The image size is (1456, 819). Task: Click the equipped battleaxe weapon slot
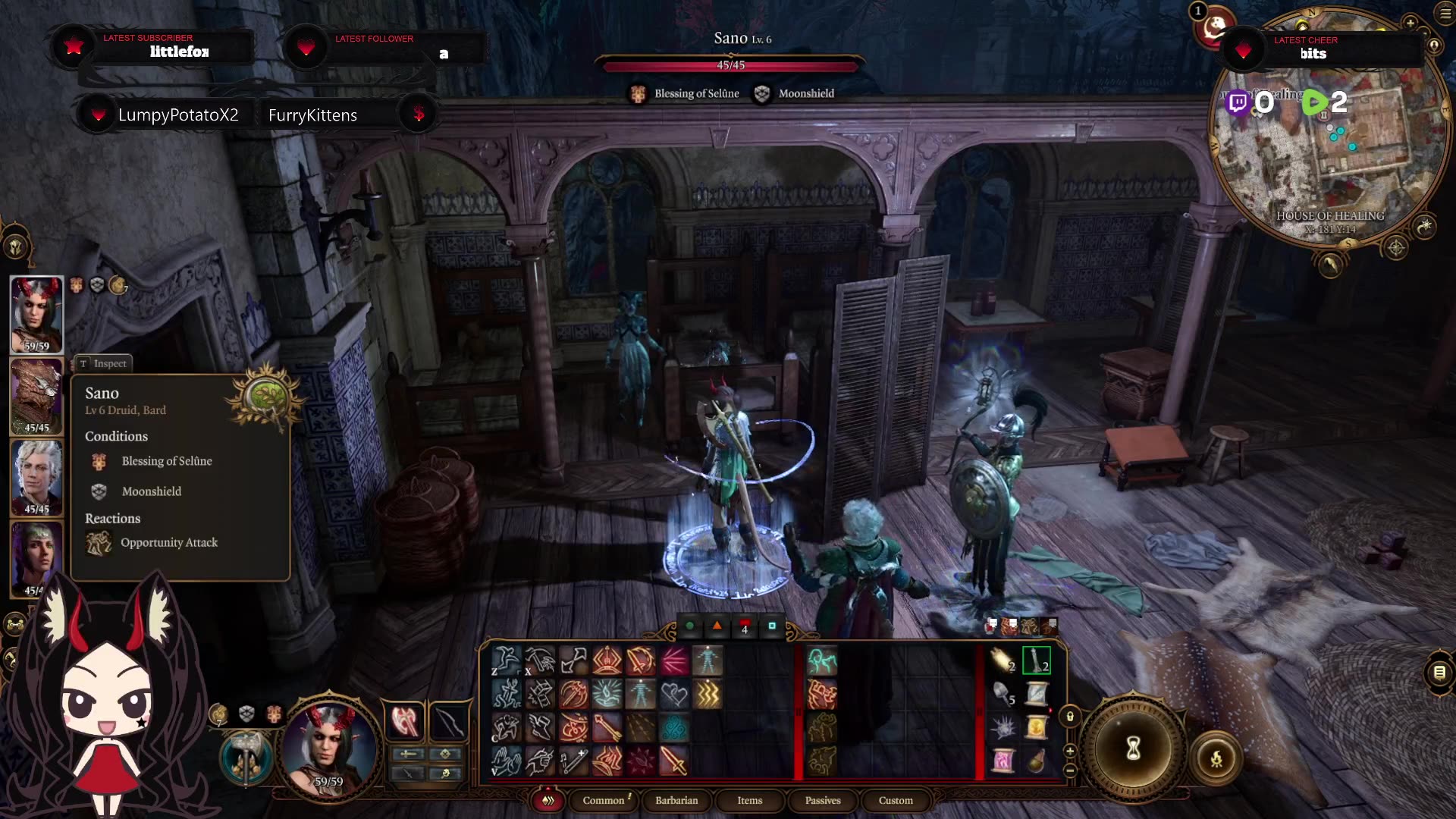pyautogui.click(x=405, y=721)
